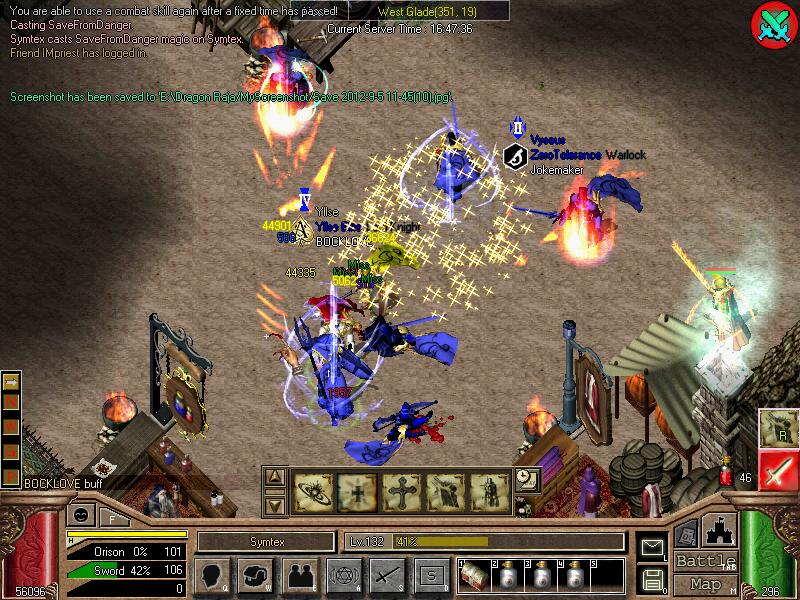This screenshot has height=600, width=800.
Task: Open the Map button
Action: click(706, 584)
